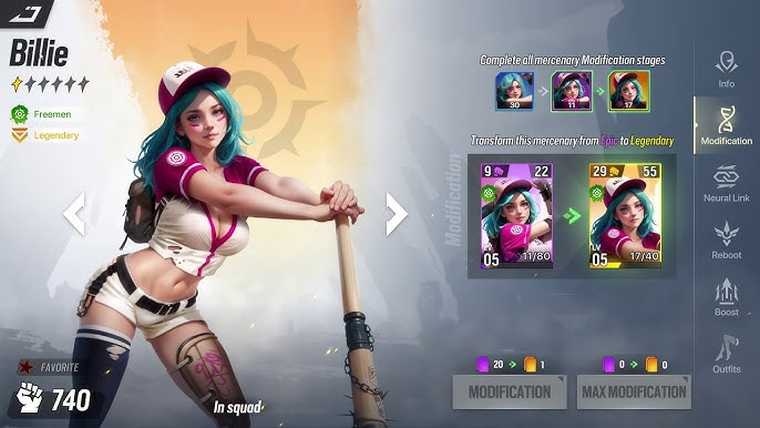Inspect the Epic purple mercenary card
Image resolution: width=760 pixels, height=428 pixels.
(517, 215)
